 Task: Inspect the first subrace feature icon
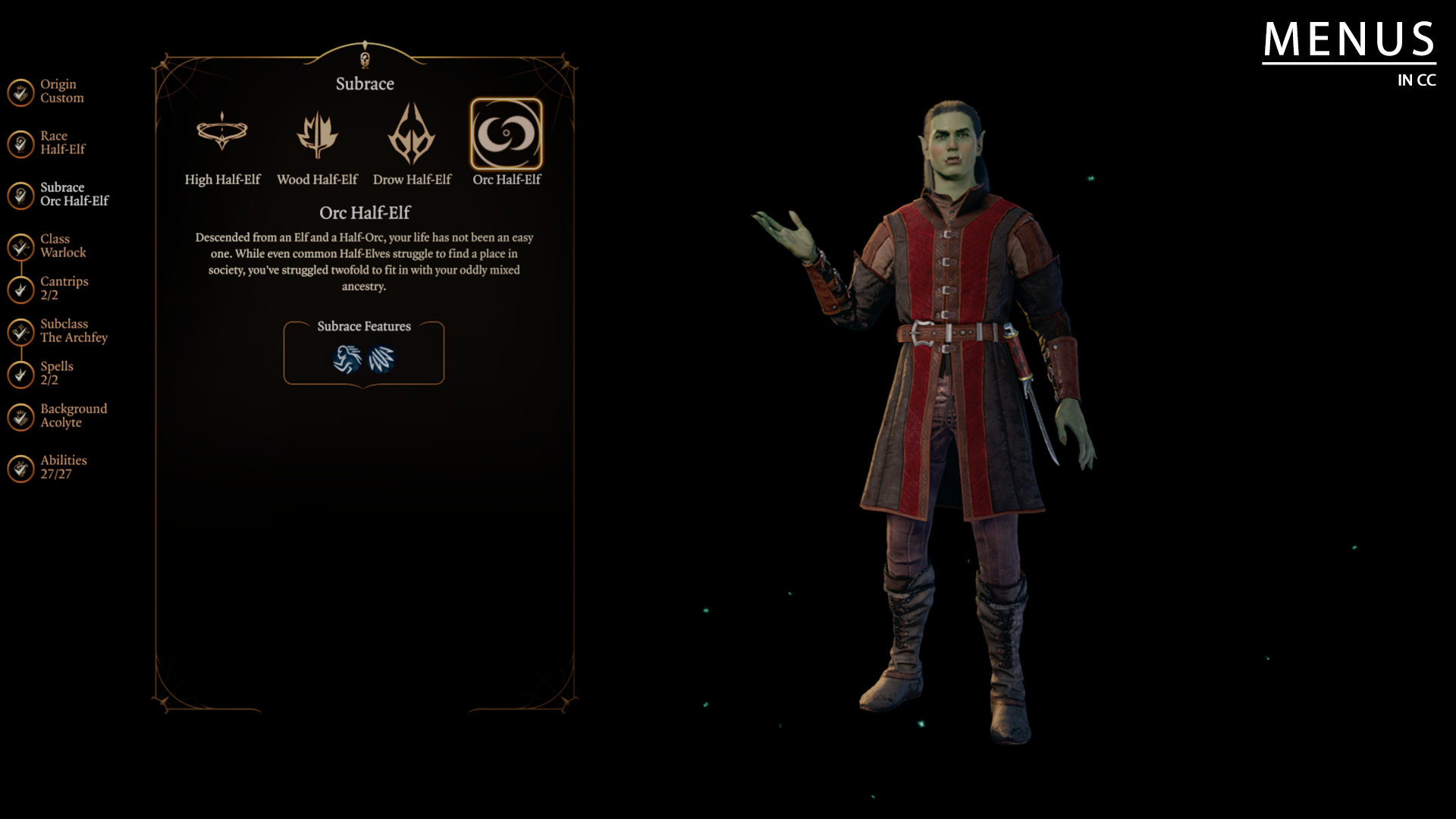[x=347, y=359]
